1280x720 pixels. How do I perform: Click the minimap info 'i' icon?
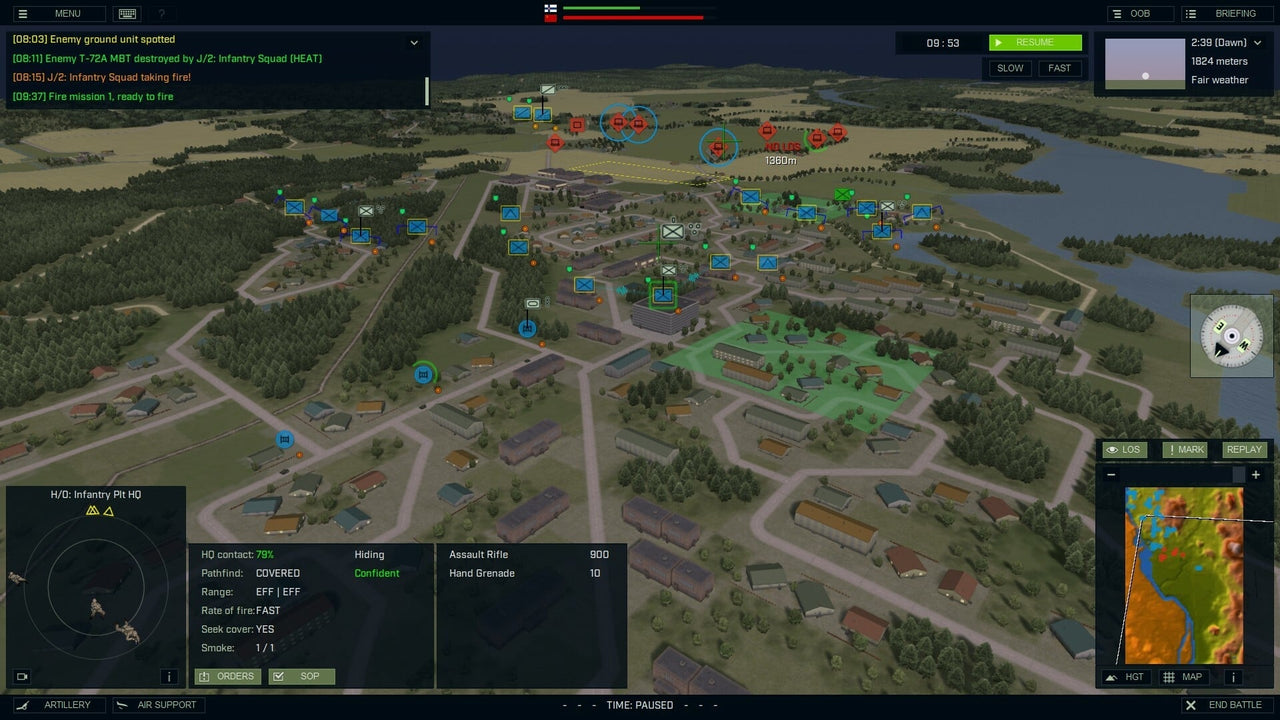[1233, 677]
